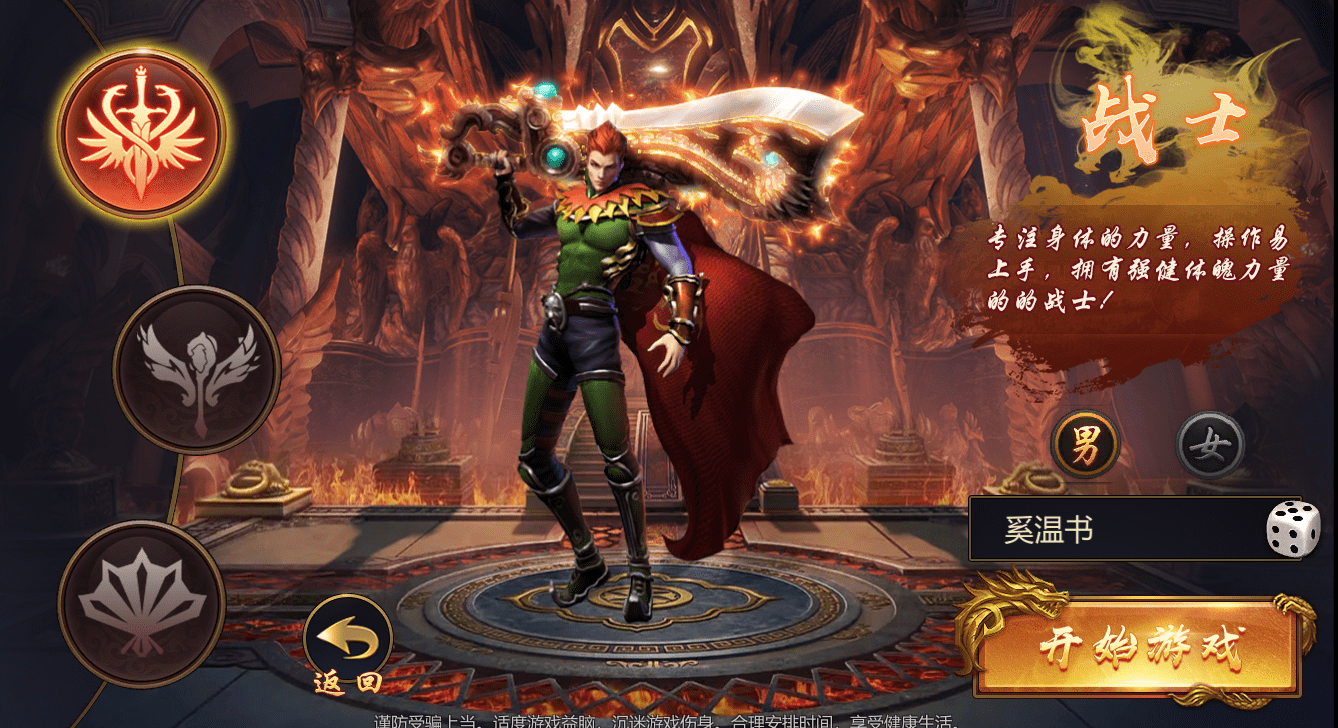The image size is (1338, 728).
Task: Click the character name field 奚温书
Action: [x=1110, y=530]
